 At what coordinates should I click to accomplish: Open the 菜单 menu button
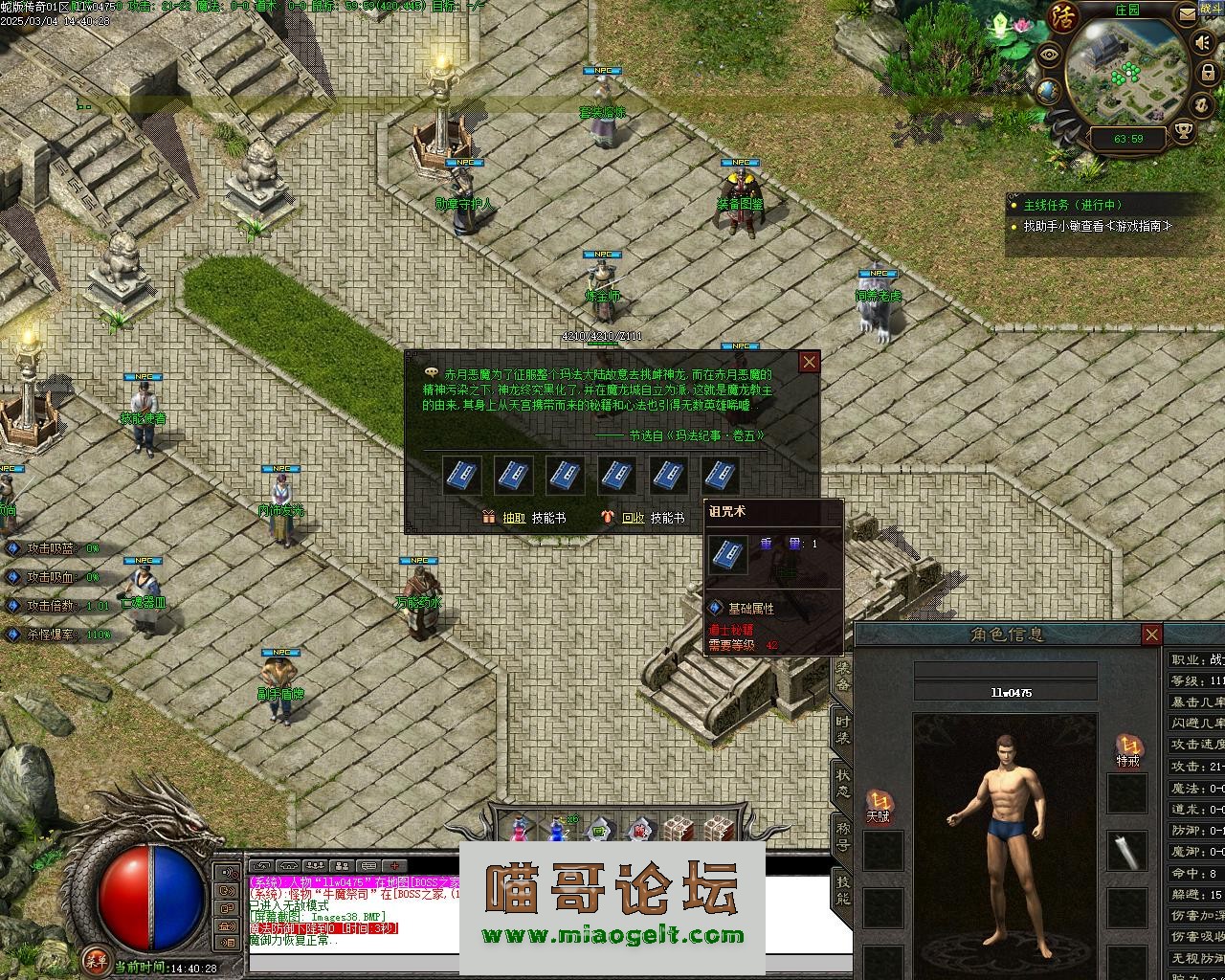point(95,959)
